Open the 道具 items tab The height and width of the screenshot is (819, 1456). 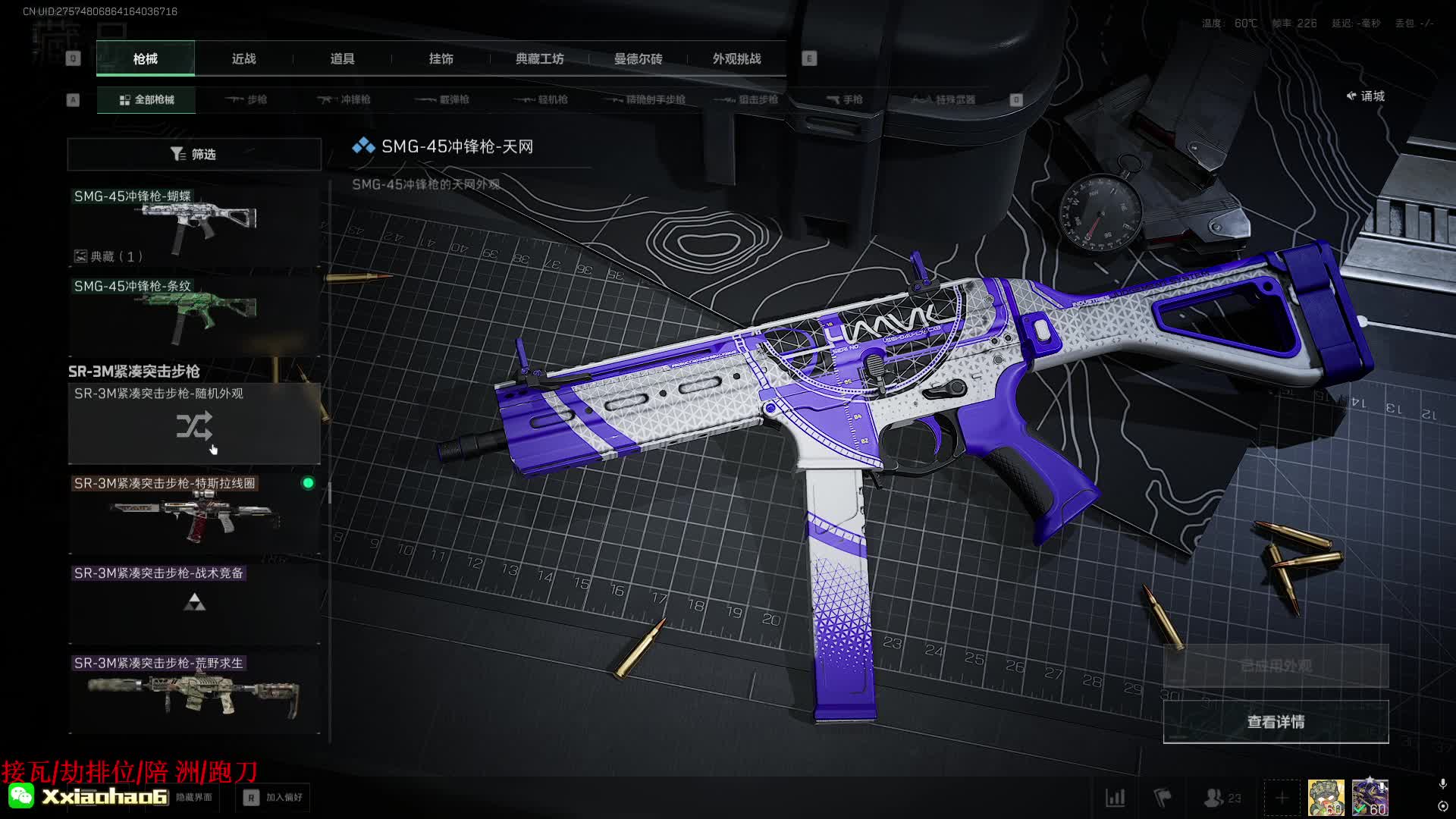342,58
